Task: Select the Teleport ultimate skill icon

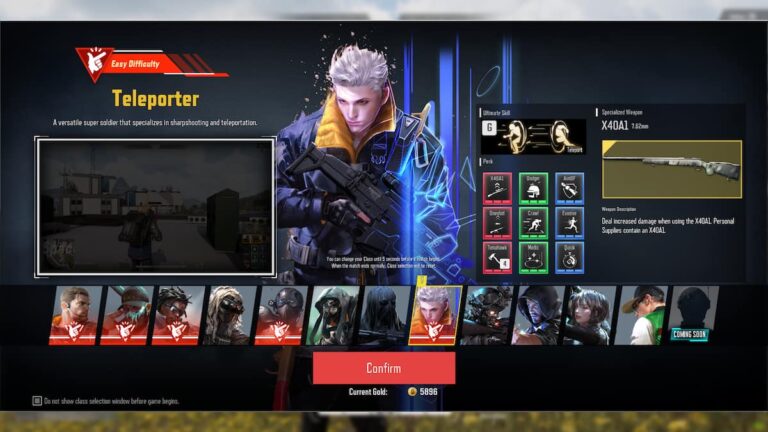Action: (x=533, y=137)
